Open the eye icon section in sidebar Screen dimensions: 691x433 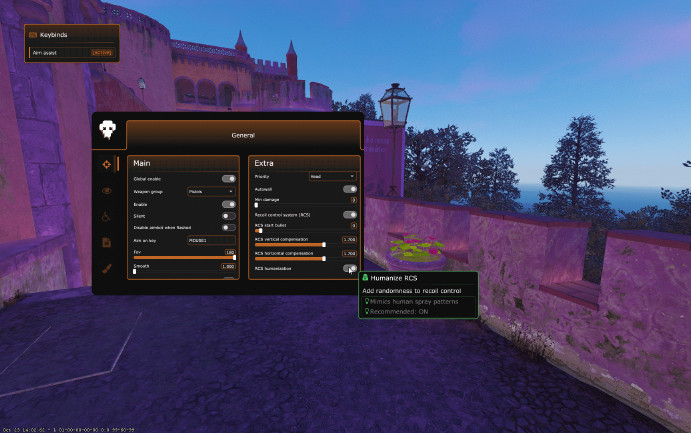[106, 189]
